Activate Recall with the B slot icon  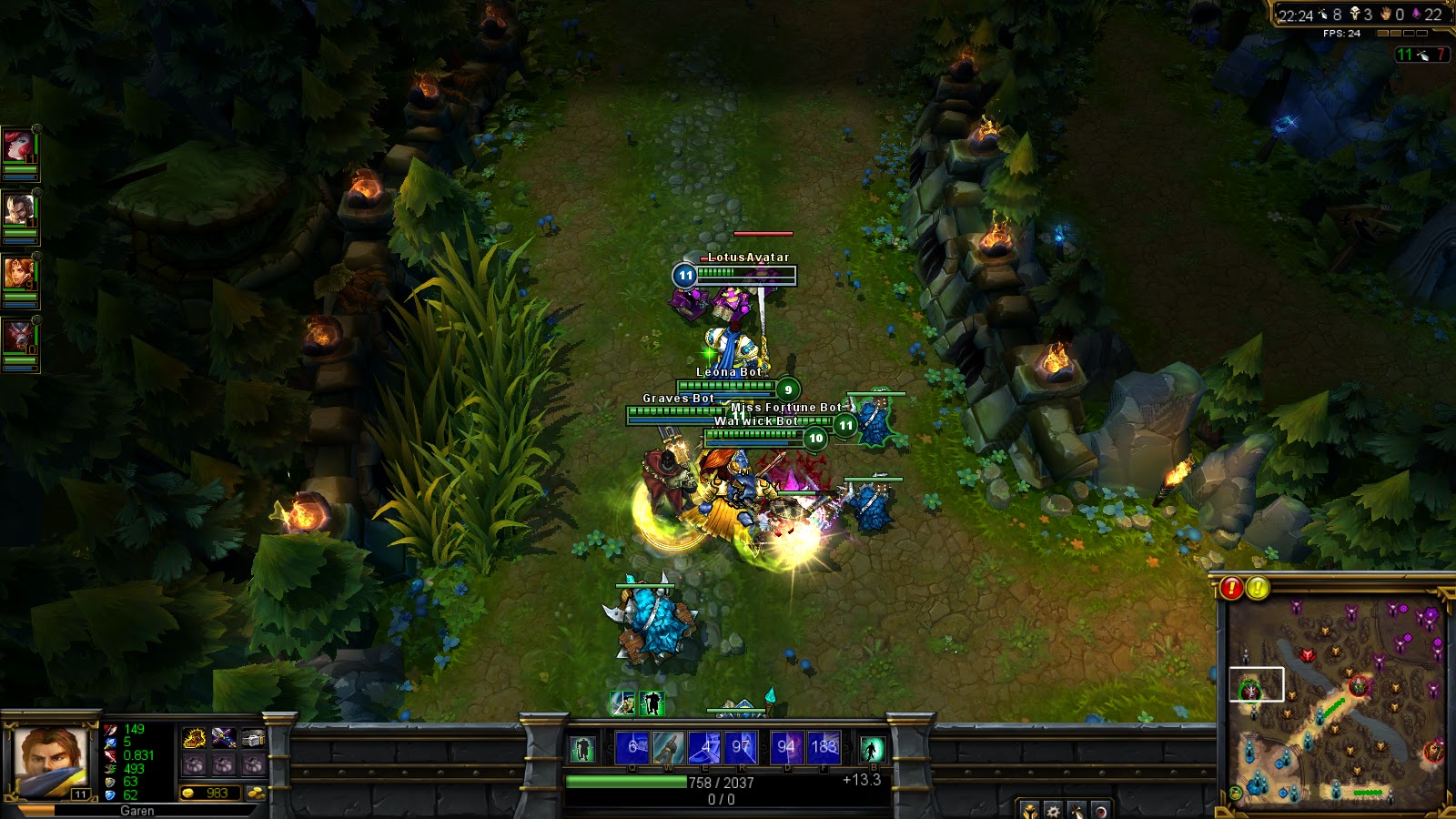(874, 747)
